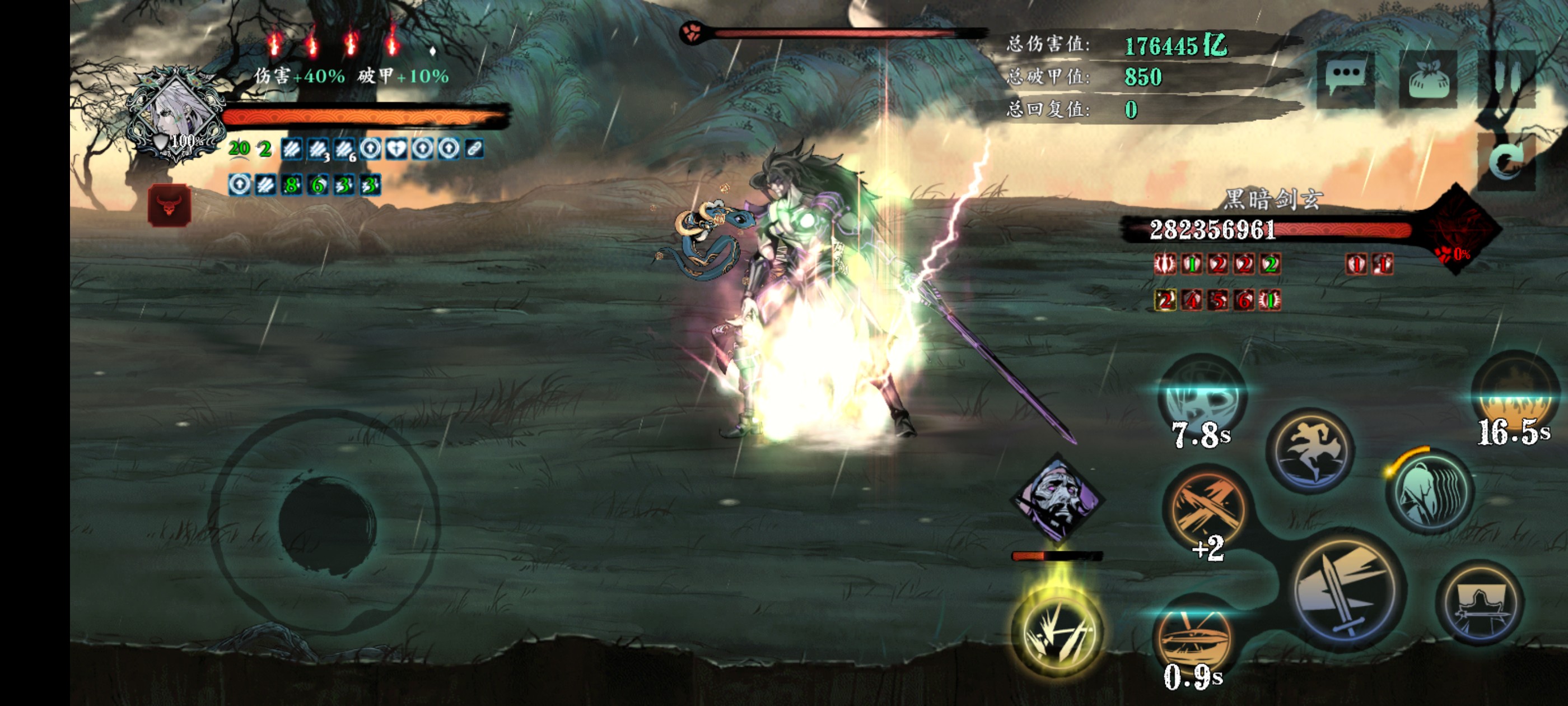Use the cloaked swordsman skill button
1568x706 pixels.
(x=1480, y=604)
